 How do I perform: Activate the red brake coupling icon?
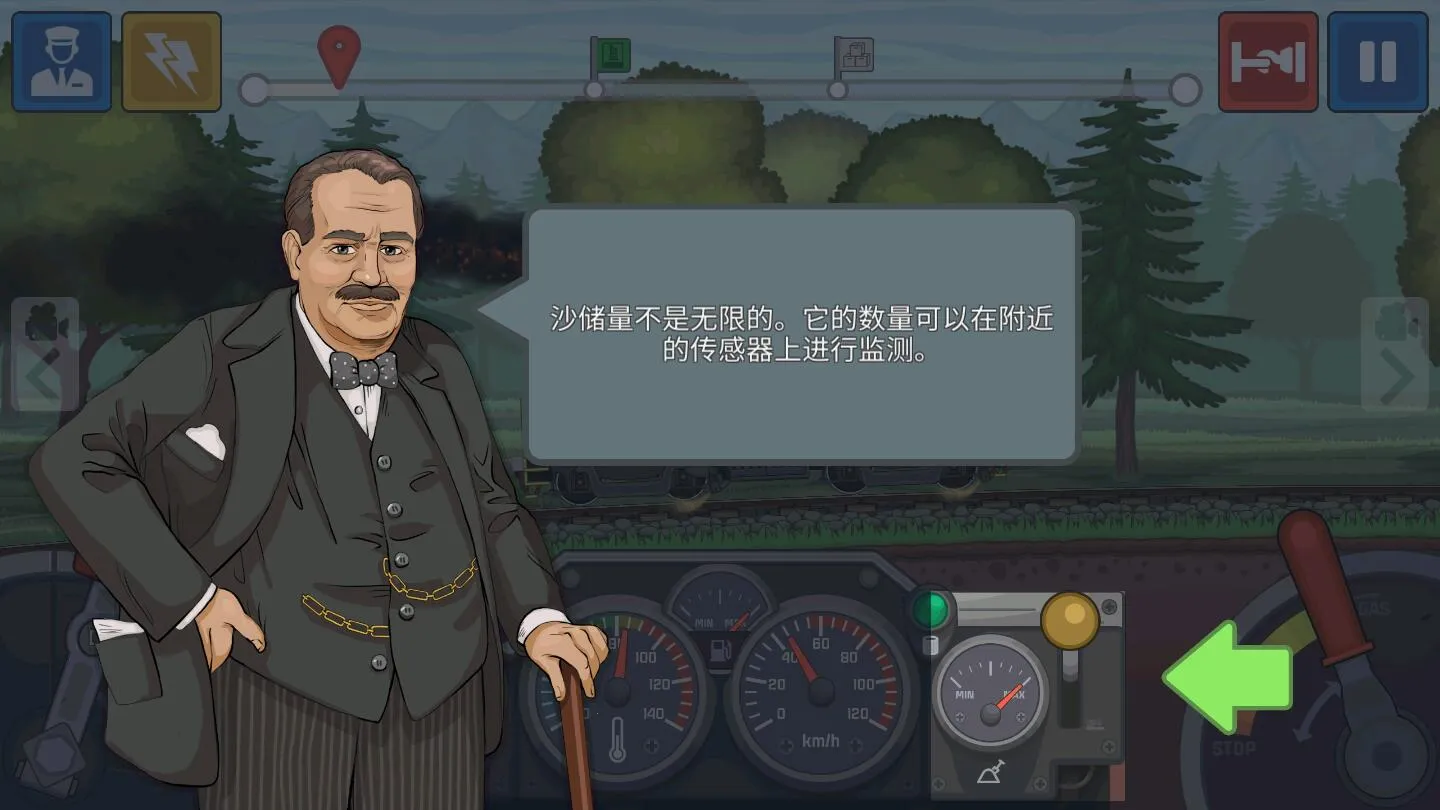coord(1268,60)
